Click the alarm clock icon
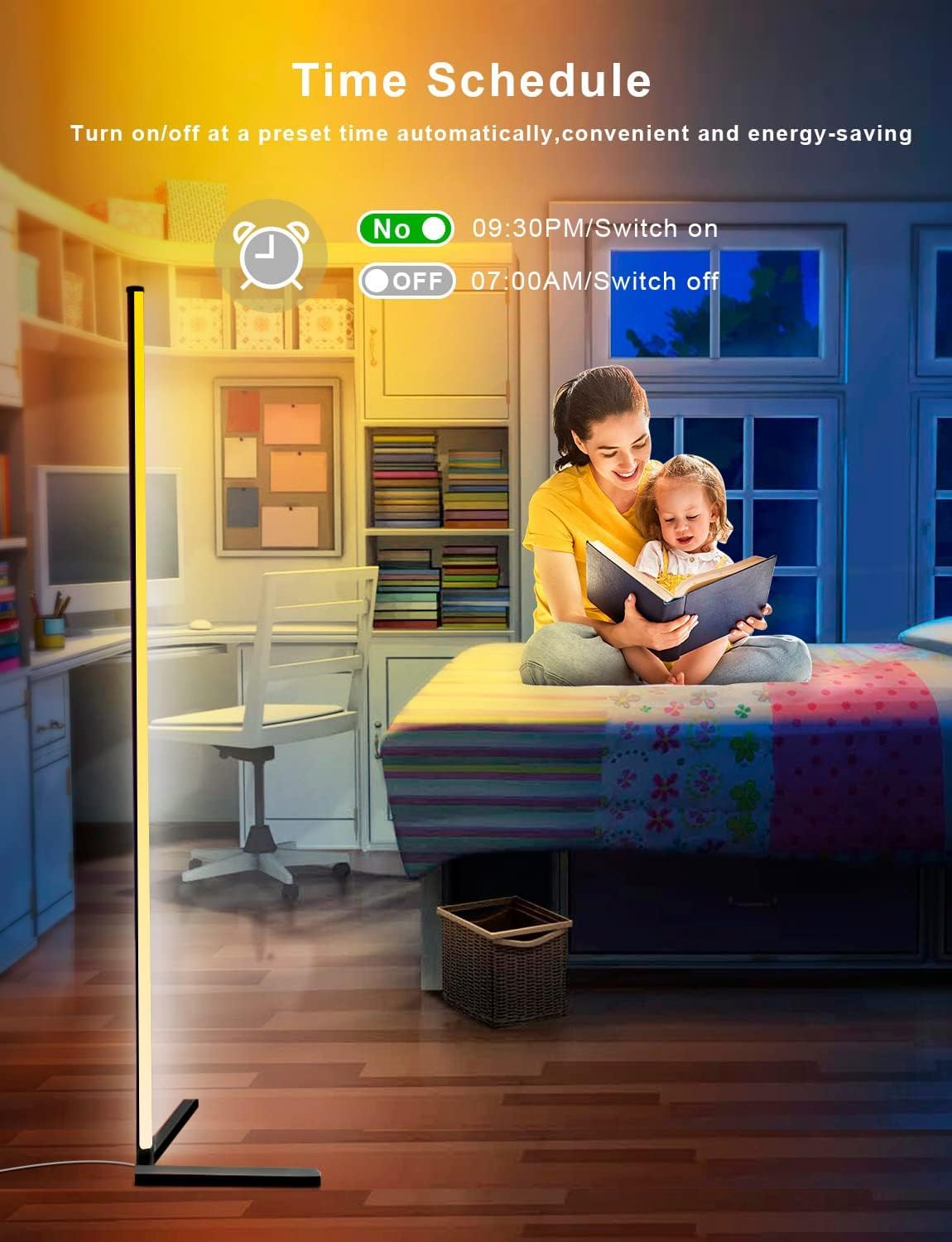 click(269, 253)
